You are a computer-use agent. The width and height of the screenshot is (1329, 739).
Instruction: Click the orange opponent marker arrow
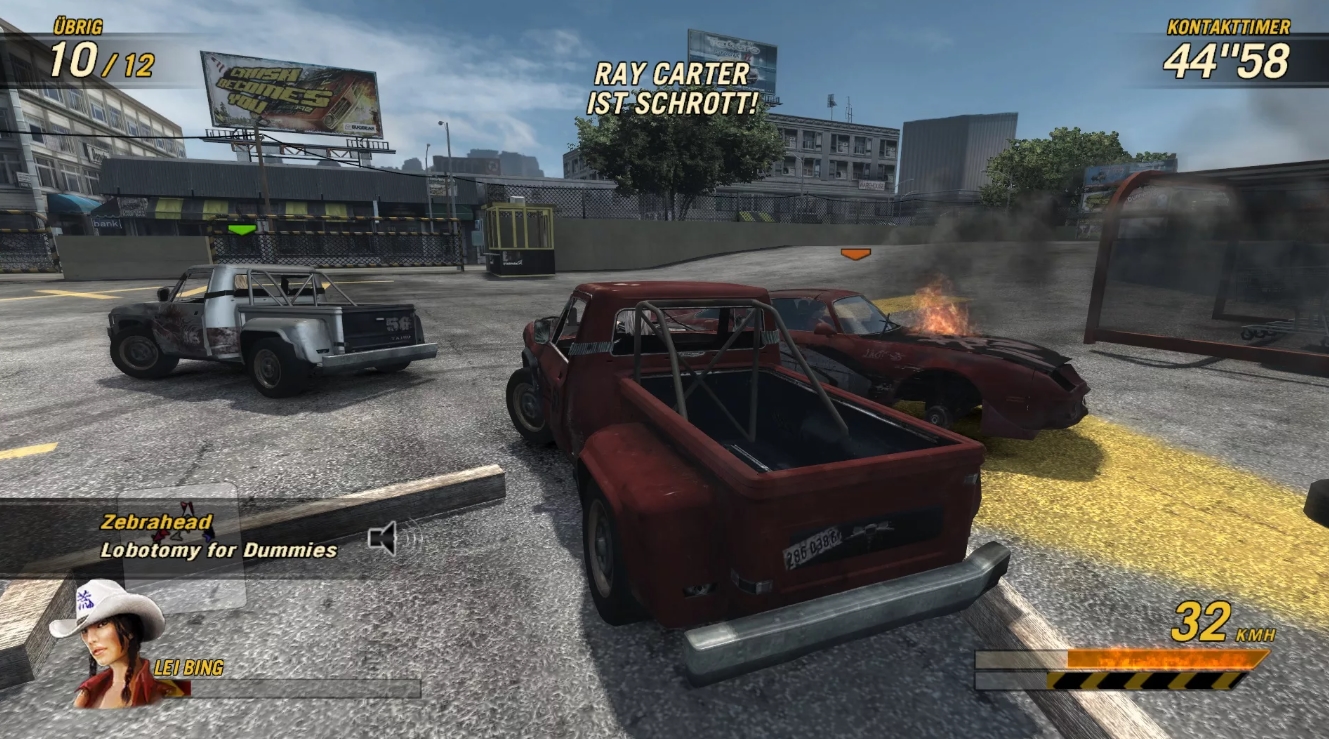[x=854, y=253]
